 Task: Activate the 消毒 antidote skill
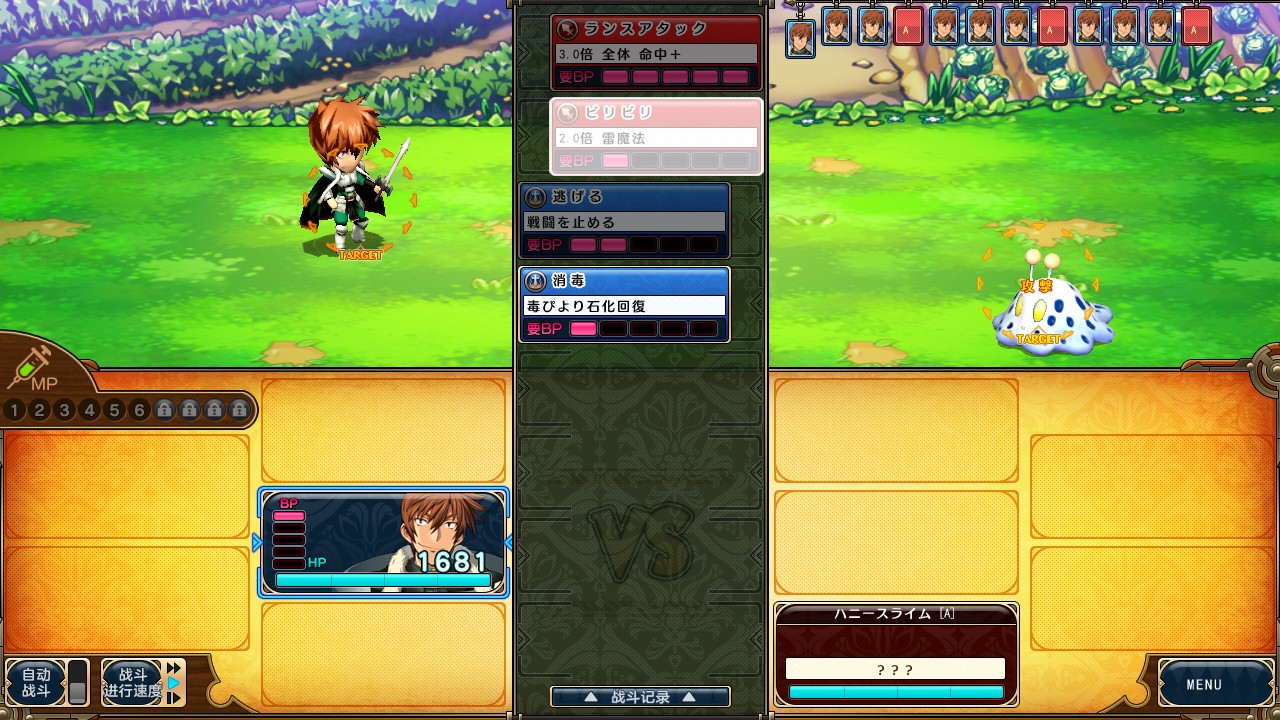[x=624, y=305]
